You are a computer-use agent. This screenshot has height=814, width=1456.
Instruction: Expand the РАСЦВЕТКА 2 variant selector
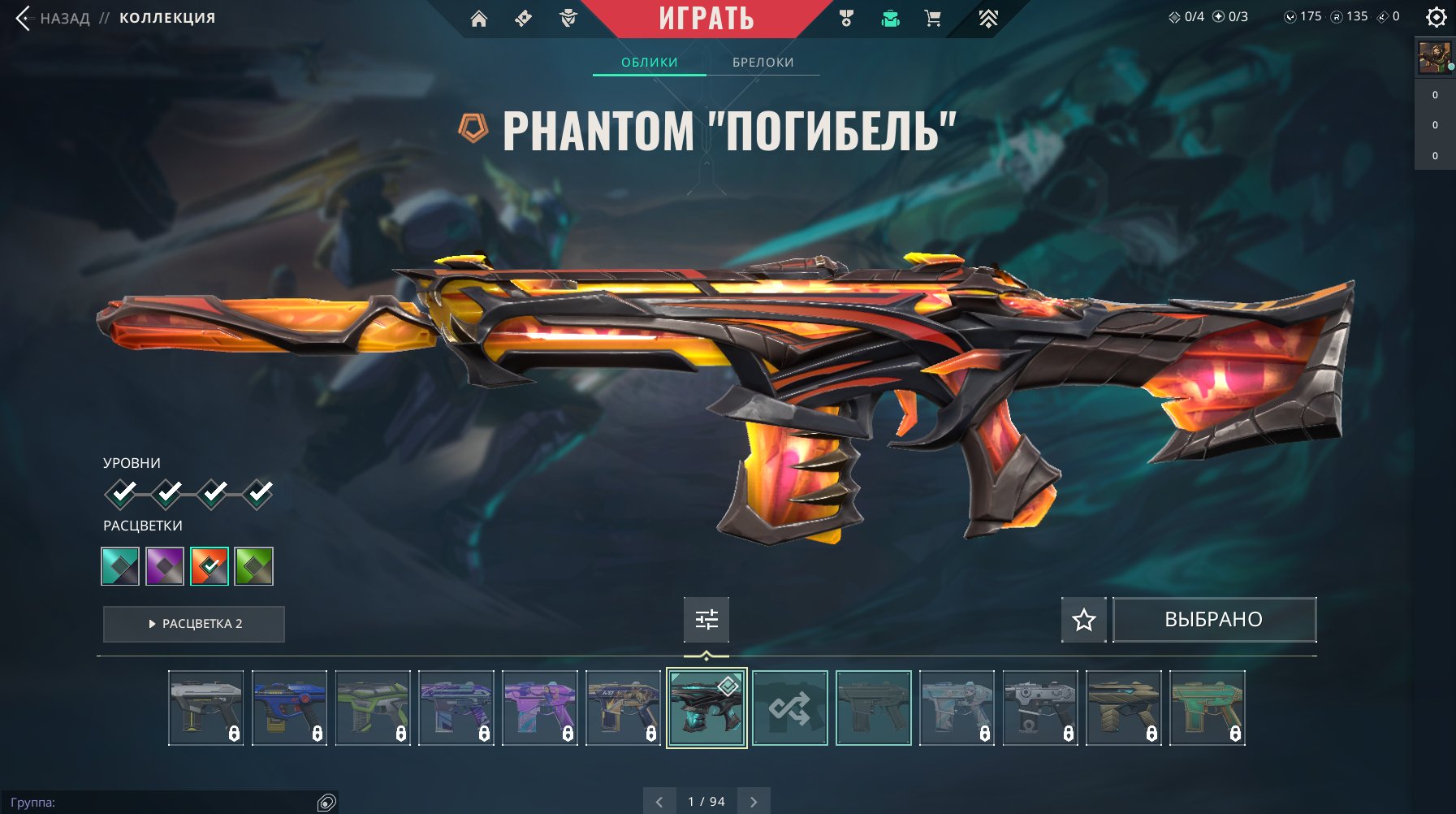tap(193, 624)
